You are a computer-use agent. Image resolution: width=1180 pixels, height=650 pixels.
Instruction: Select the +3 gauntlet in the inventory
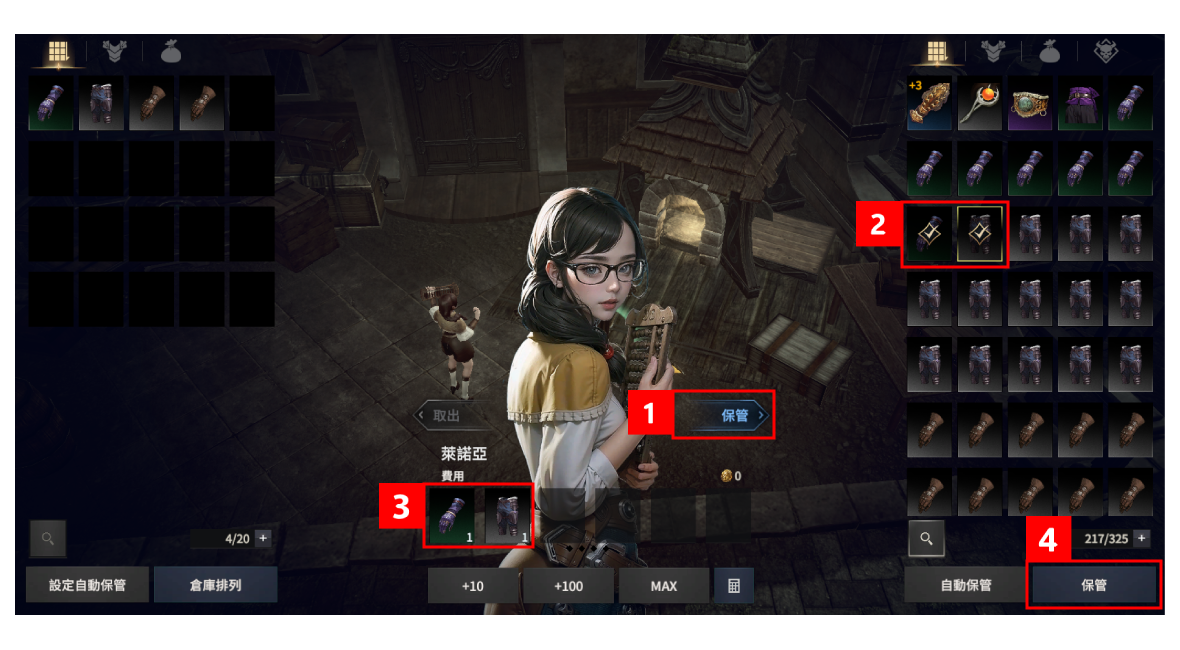[930, 104]
